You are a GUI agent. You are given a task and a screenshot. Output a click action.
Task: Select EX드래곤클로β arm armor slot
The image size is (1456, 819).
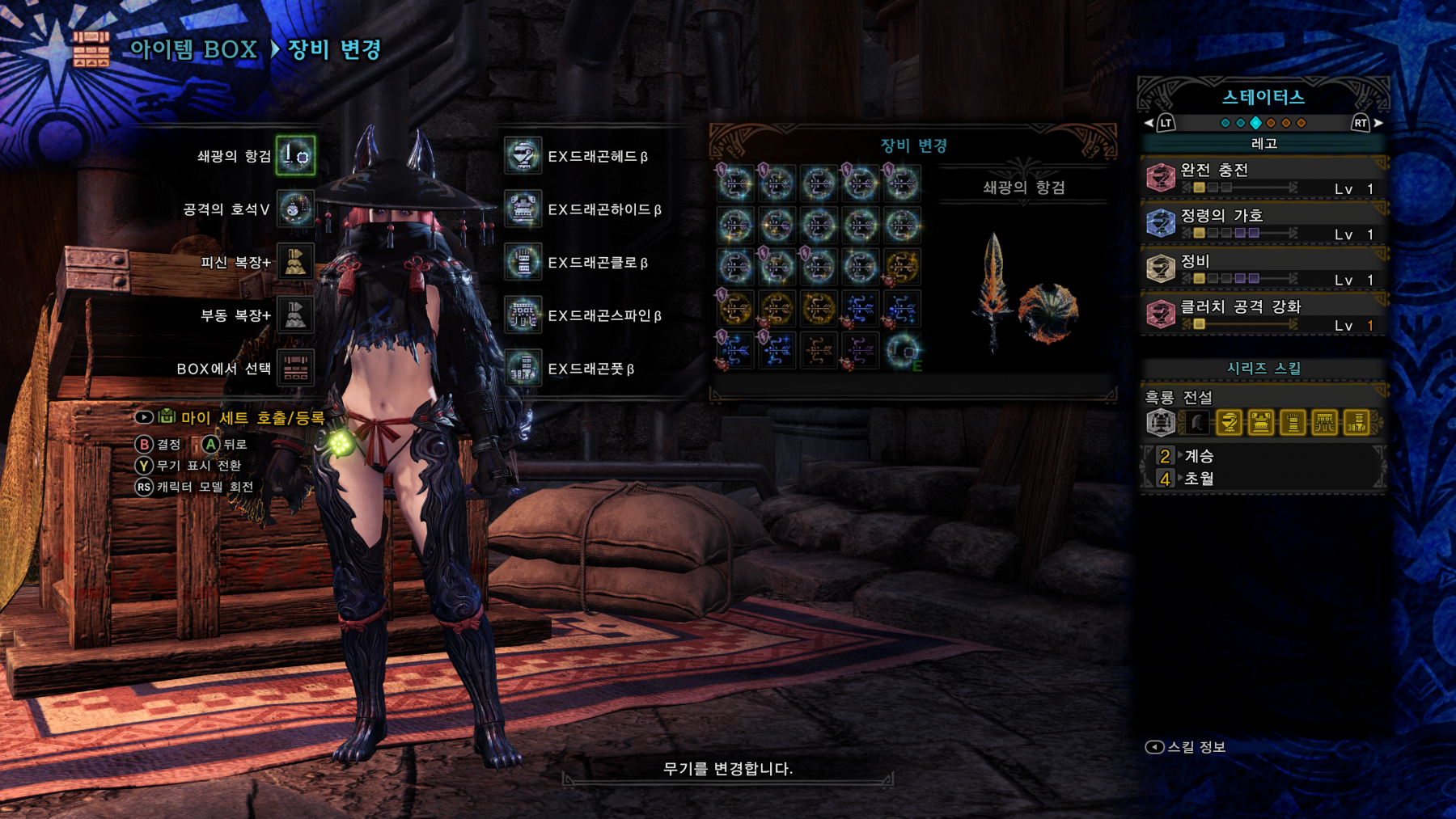click(523, 263)
